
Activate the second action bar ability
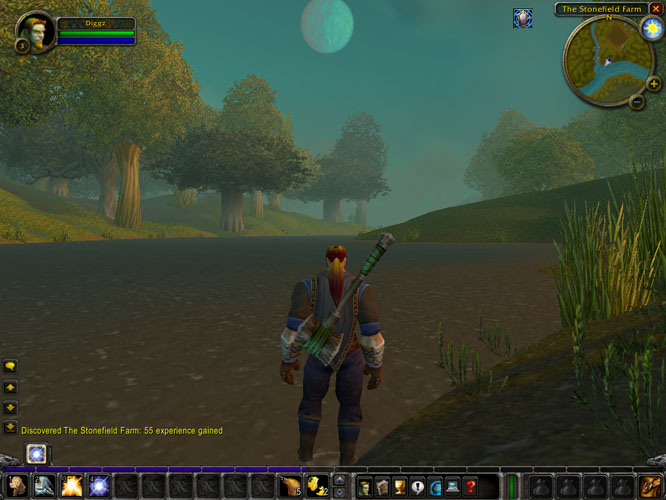coord(44,487)
